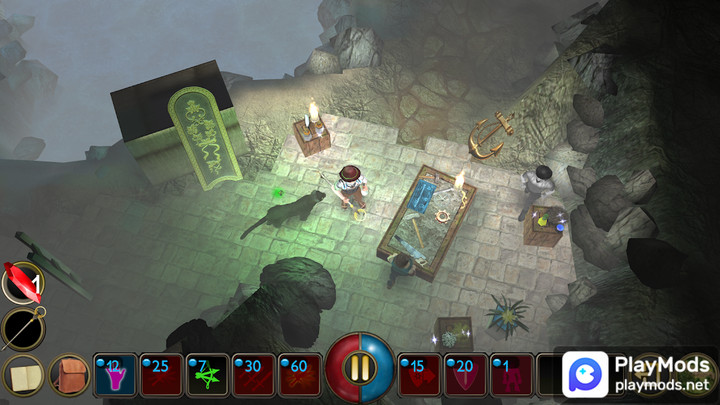720x405 pixels.
Task: Activate the green star spell costing 7
Action: tap(208, 375)
